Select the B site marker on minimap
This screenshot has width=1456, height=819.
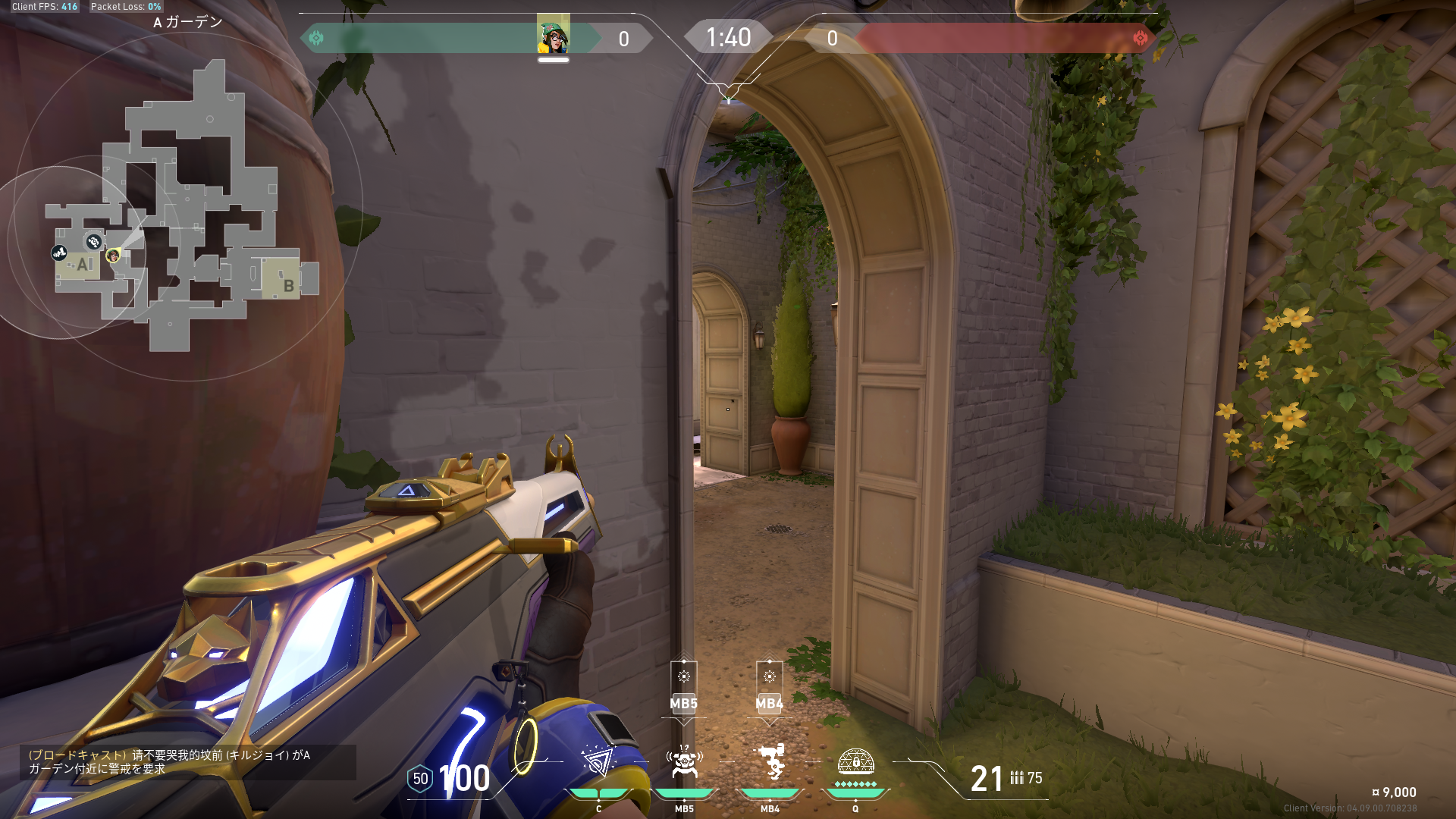coord(288,286)
